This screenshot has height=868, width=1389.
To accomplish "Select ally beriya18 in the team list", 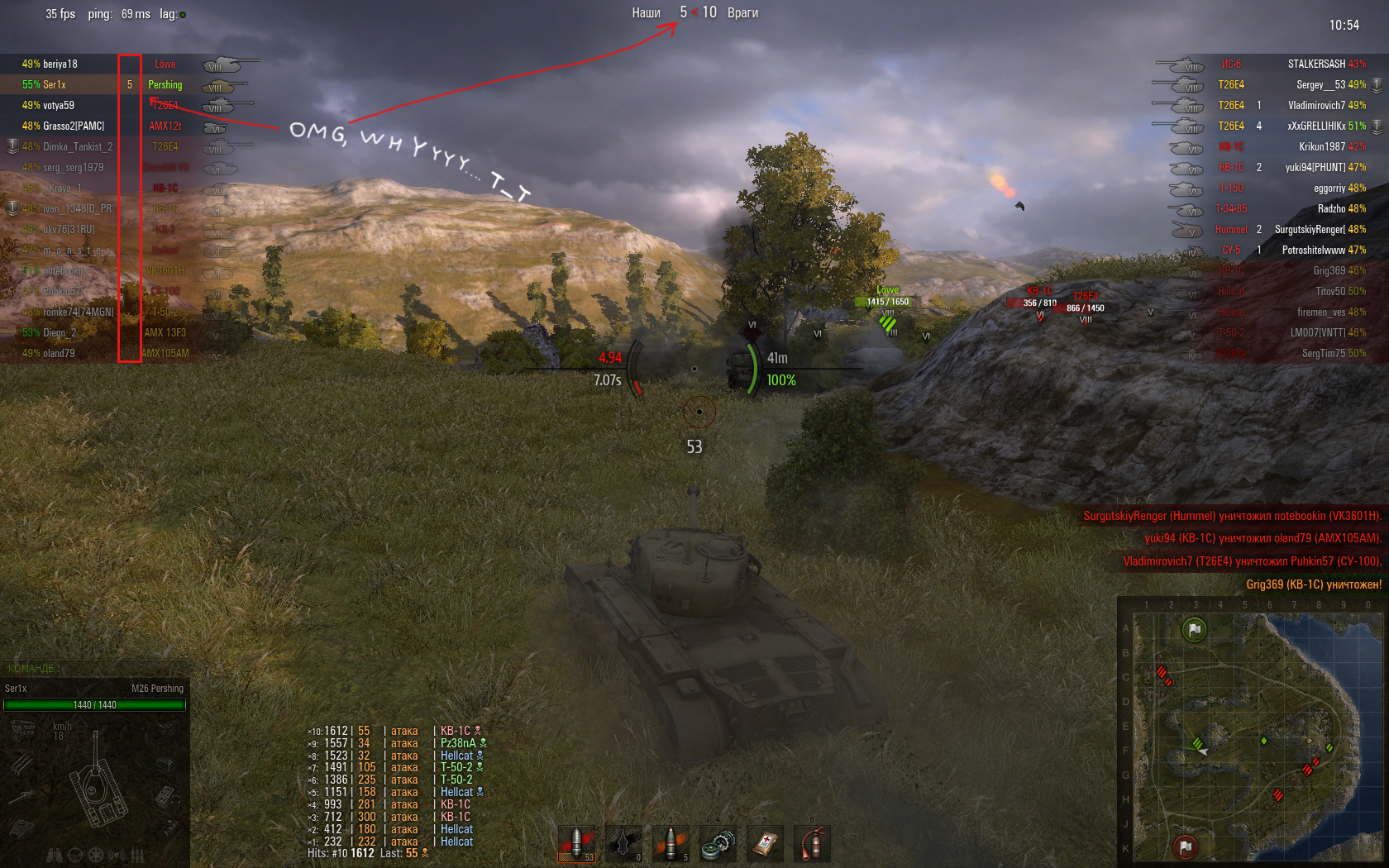I will pyautogui.click(x=60, y=64).
